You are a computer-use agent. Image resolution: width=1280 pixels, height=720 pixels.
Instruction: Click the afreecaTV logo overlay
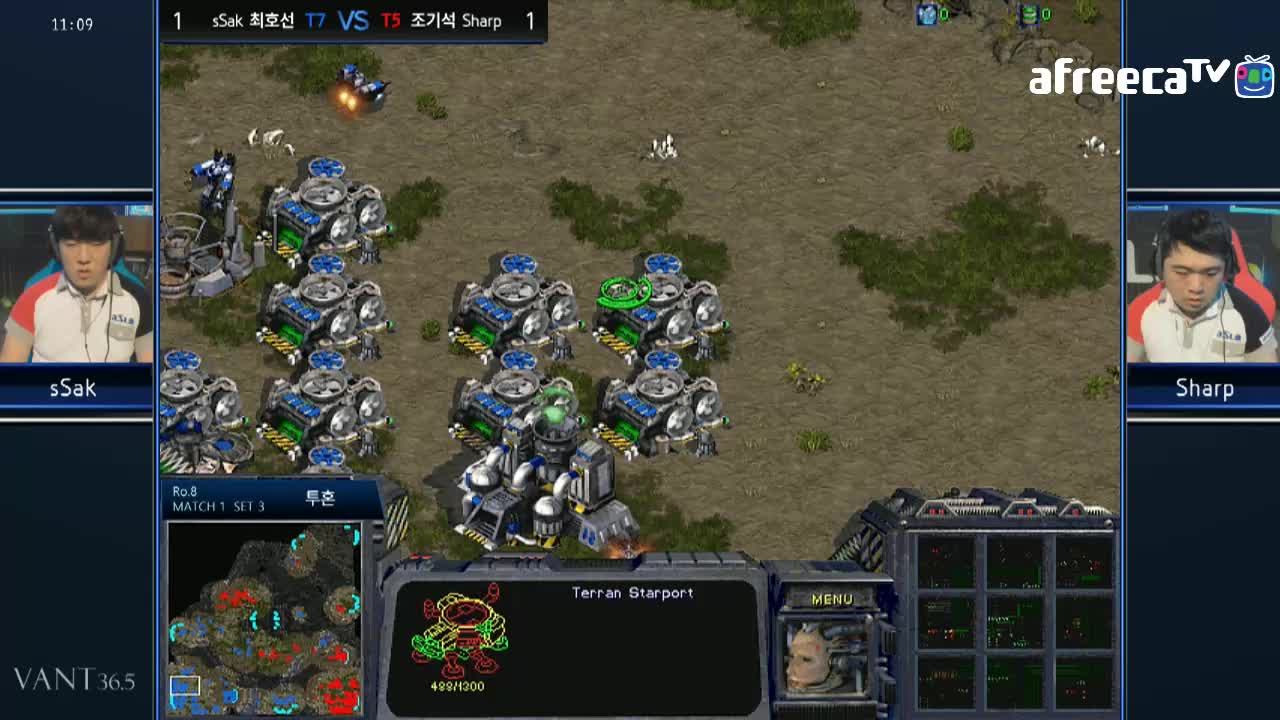[1150, 77]
